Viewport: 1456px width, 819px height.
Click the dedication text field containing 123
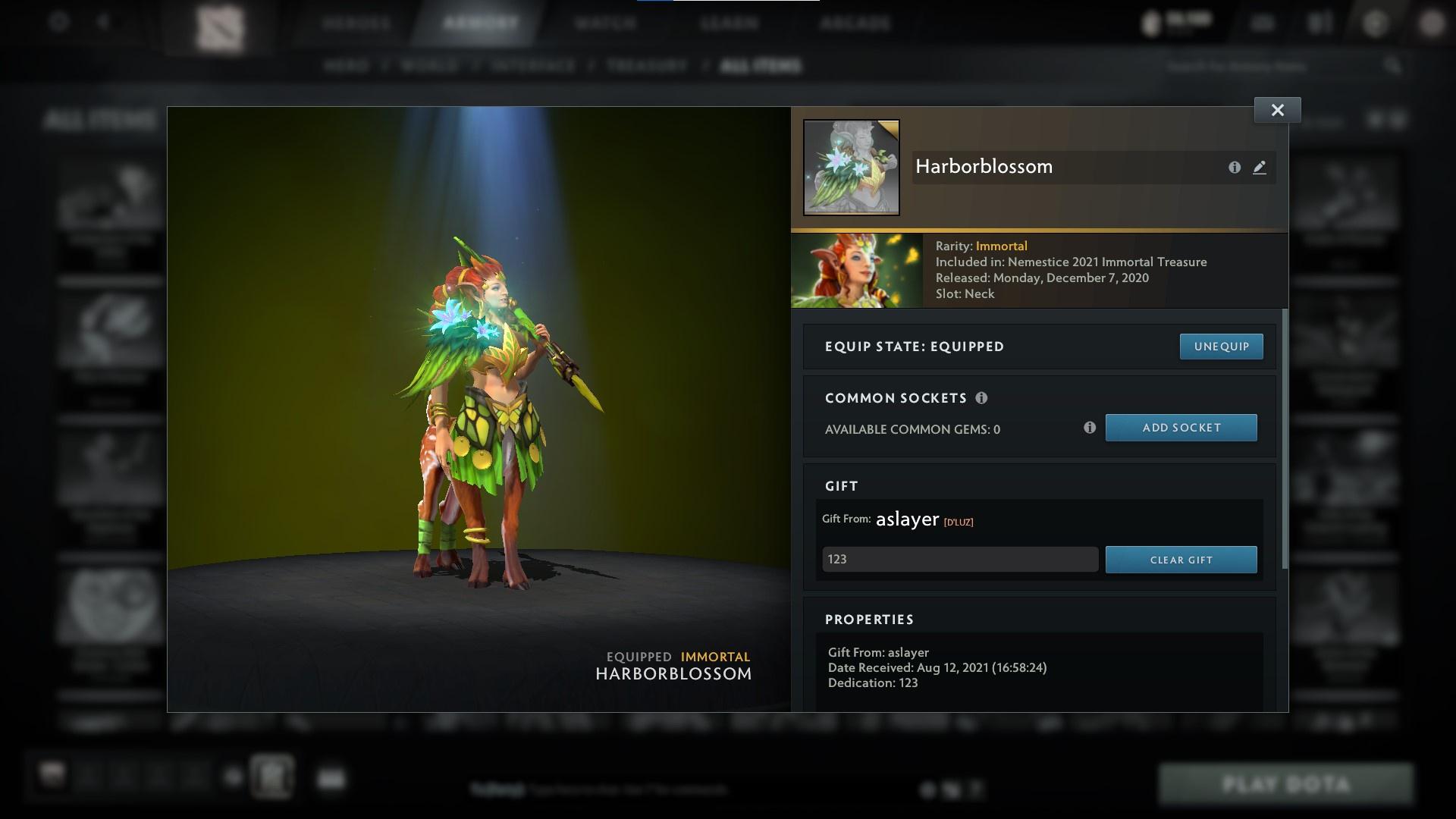point(959,559)
